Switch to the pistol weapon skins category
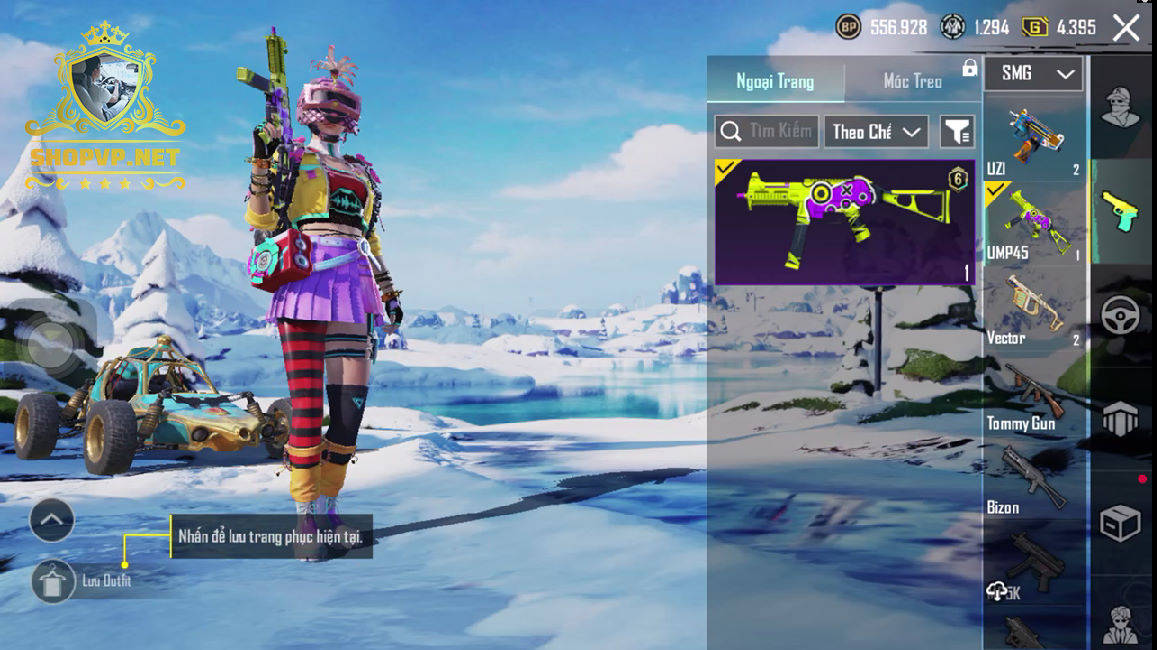 1120,211
